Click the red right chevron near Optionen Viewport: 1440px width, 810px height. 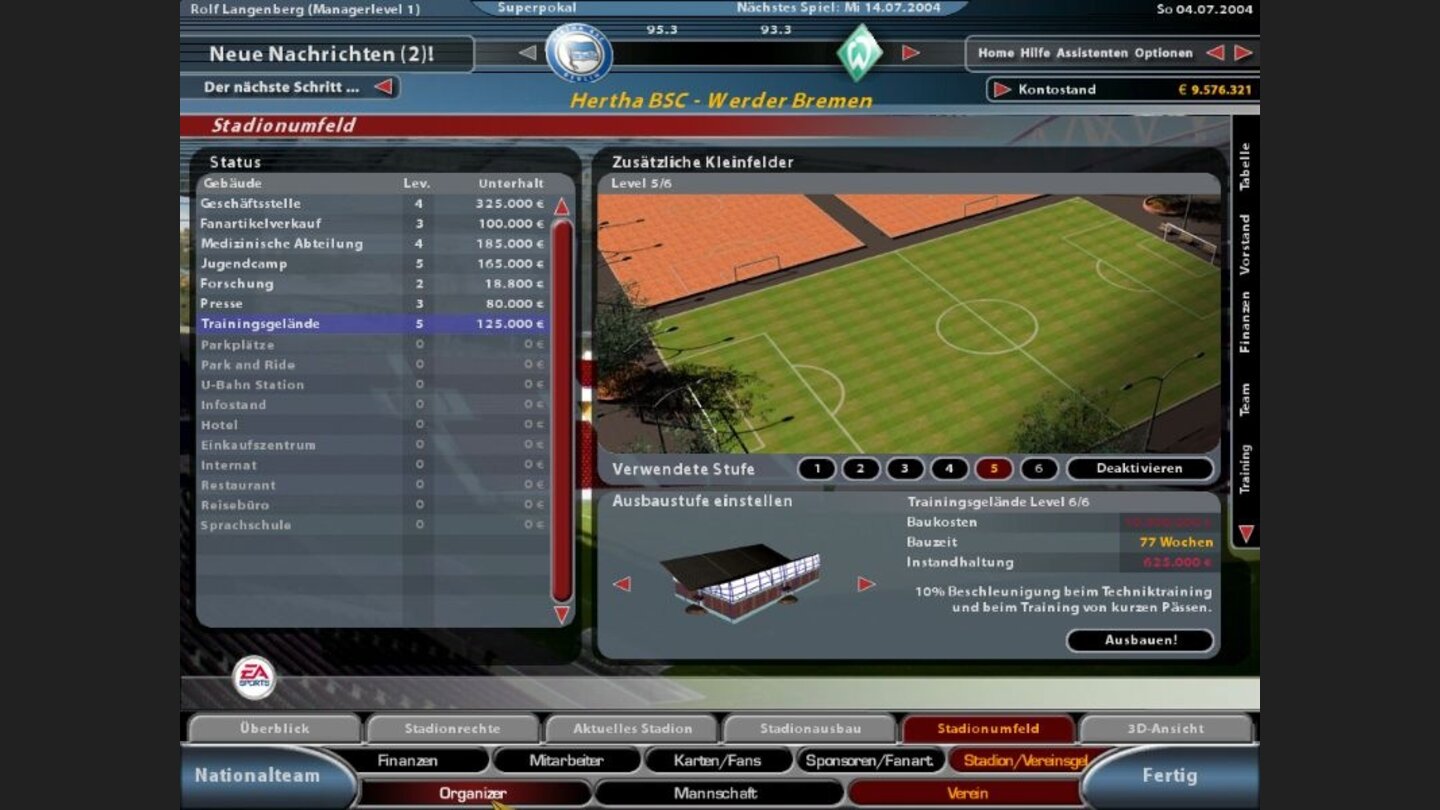(x=1240, y=52)
